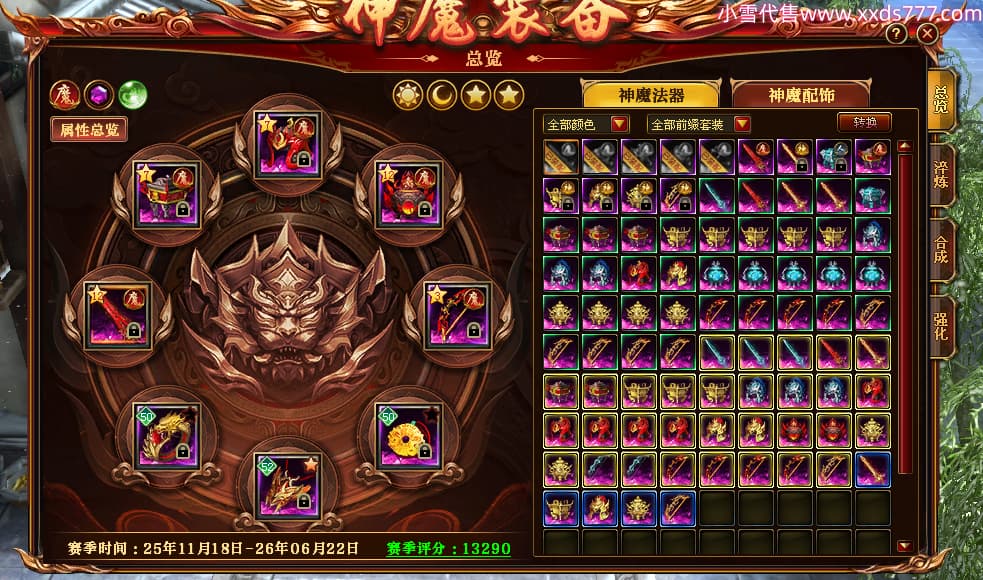983x580 pixels.
Task: Select the 强化 side tab
Action: pyautogui.click(x=940, y=325)
